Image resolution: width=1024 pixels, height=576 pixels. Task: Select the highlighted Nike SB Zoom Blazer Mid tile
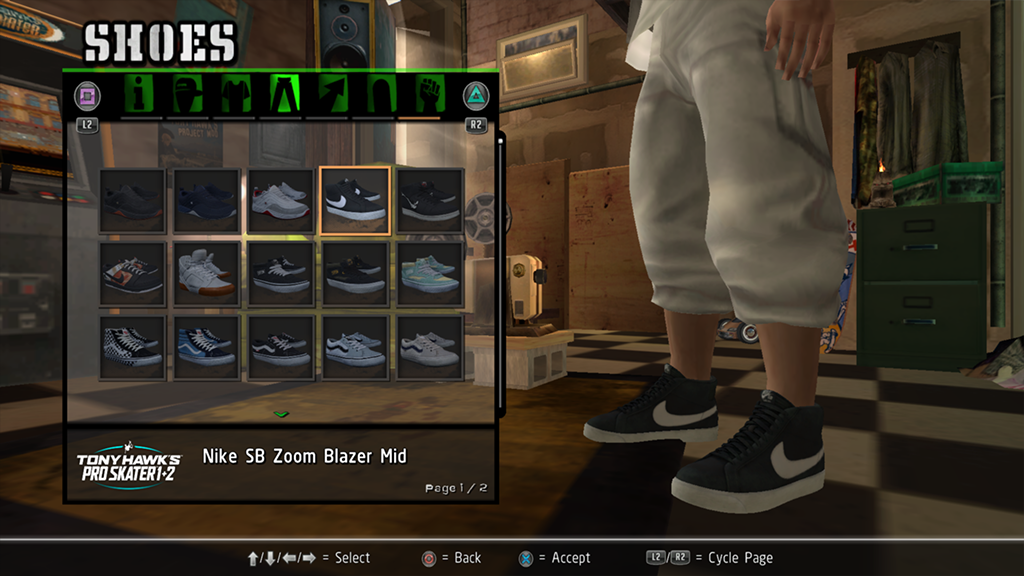click(x=355, y=200)
